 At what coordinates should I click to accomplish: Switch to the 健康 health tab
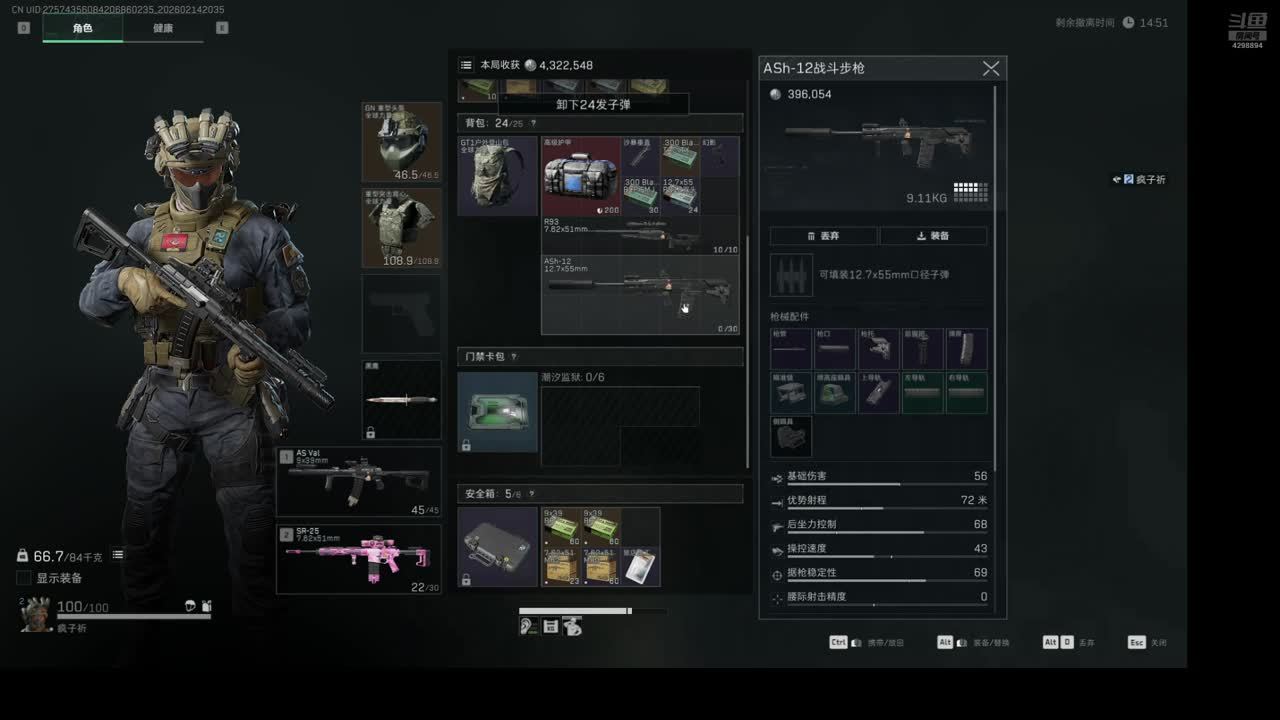click(x=163, y=28)
